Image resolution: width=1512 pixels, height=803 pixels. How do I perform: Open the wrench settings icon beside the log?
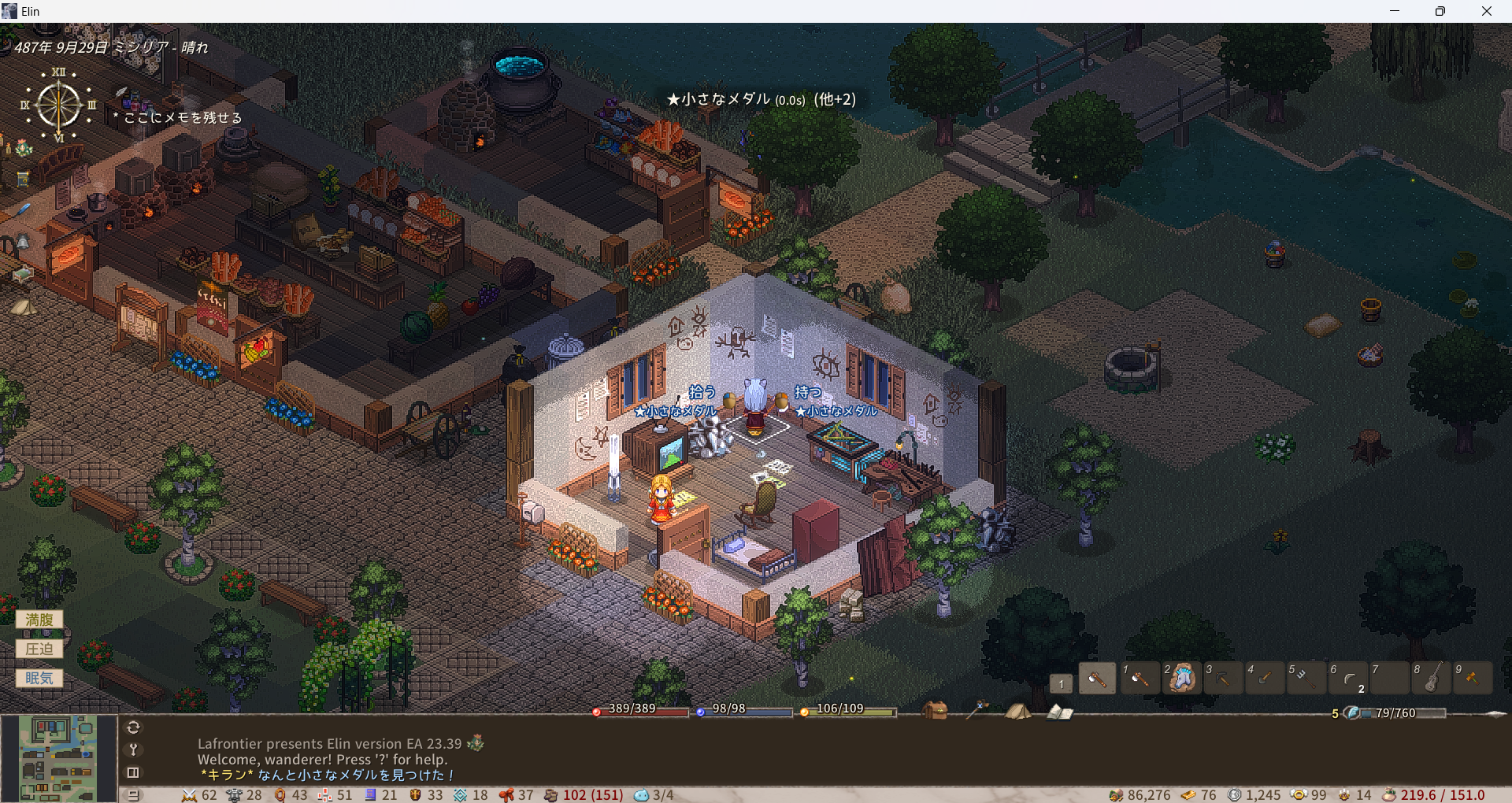pyautogui.click(x=133, y=749)
